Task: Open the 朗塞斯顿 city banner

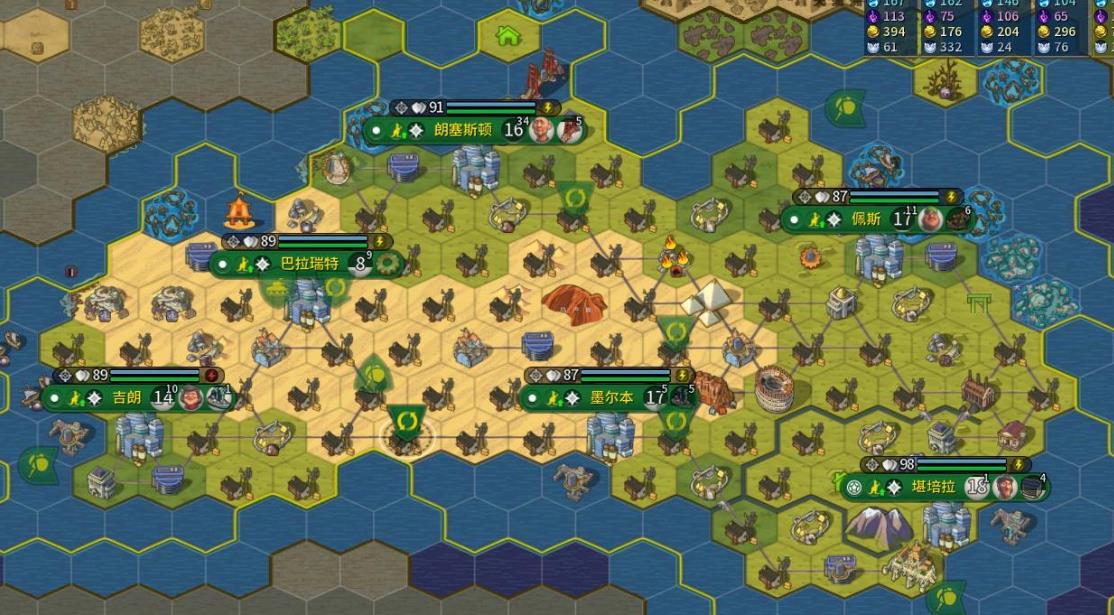Action: click(x=463, y=130)
